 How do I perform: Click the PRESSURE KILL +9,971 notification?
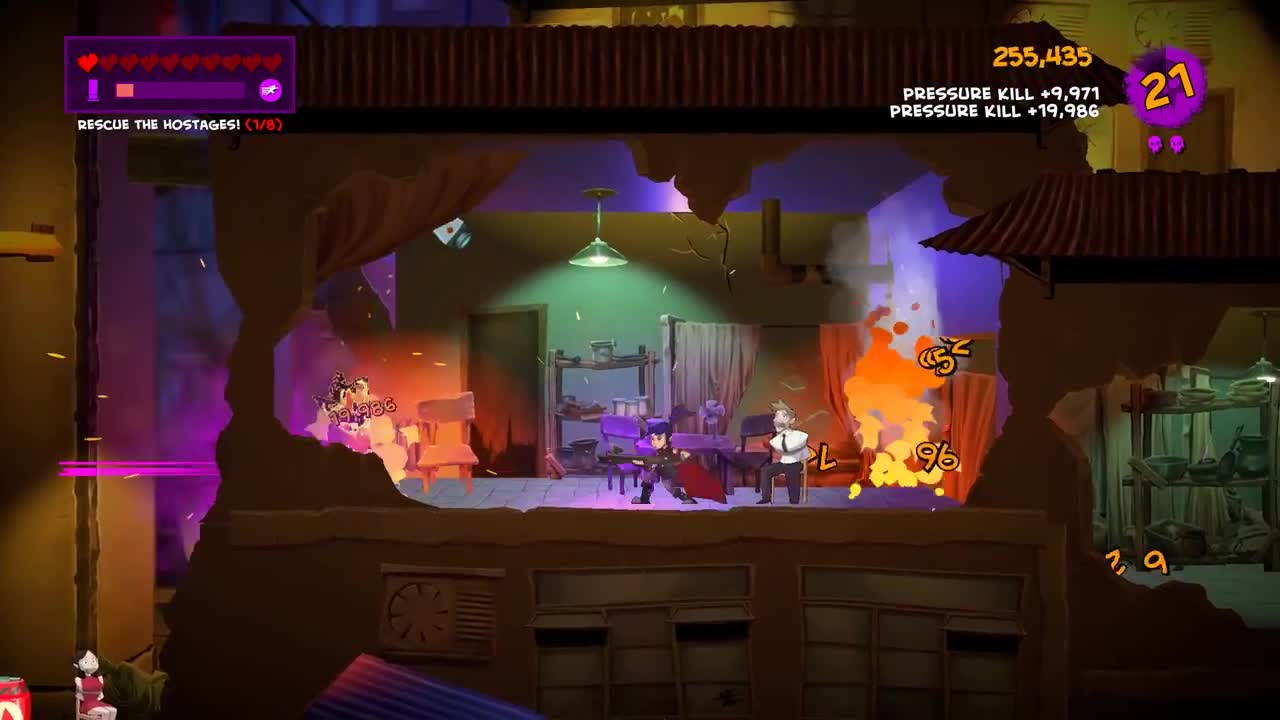tap(1000, 96)
